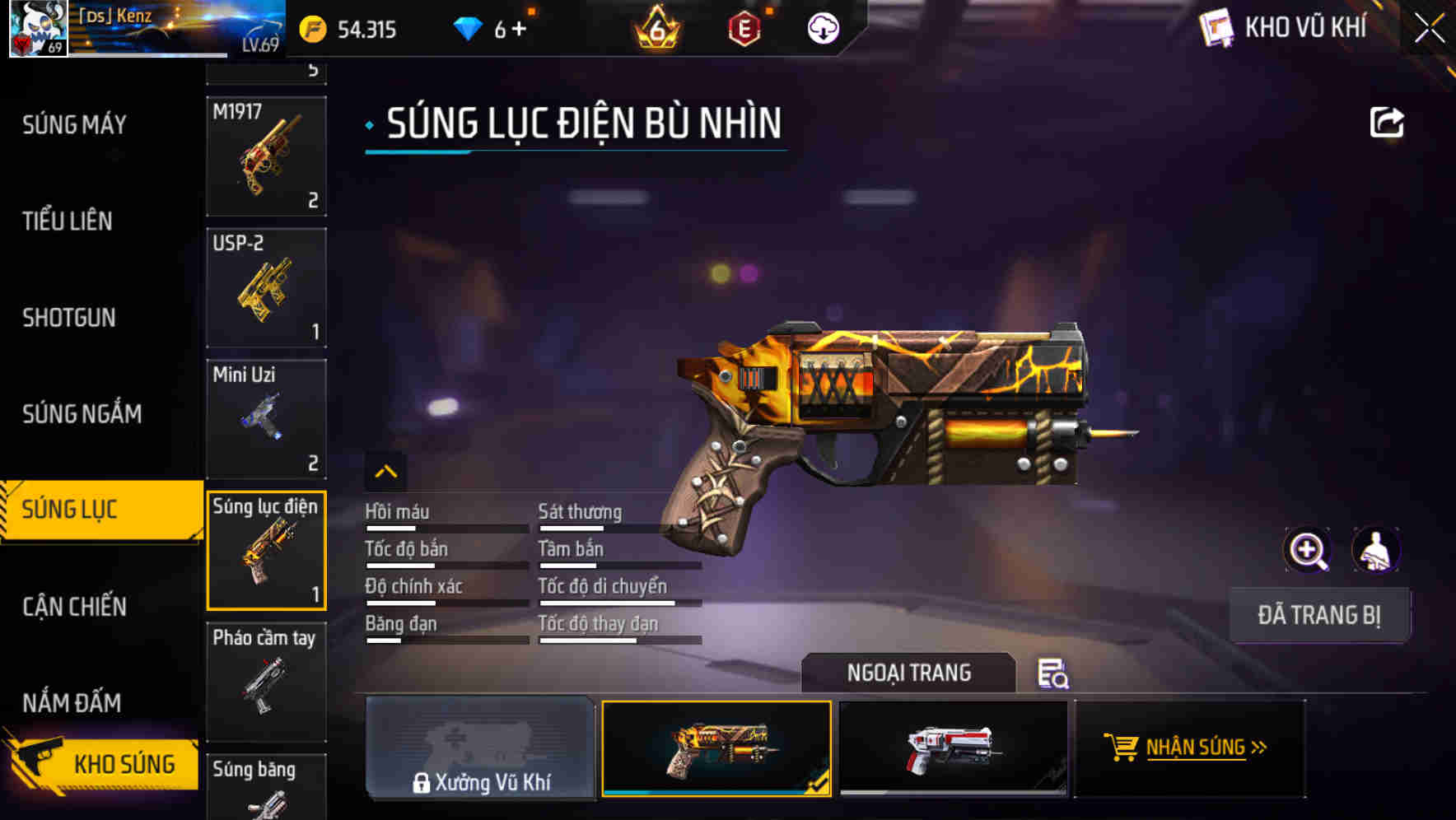Click the gold crown rank icon

coord(653,30)
